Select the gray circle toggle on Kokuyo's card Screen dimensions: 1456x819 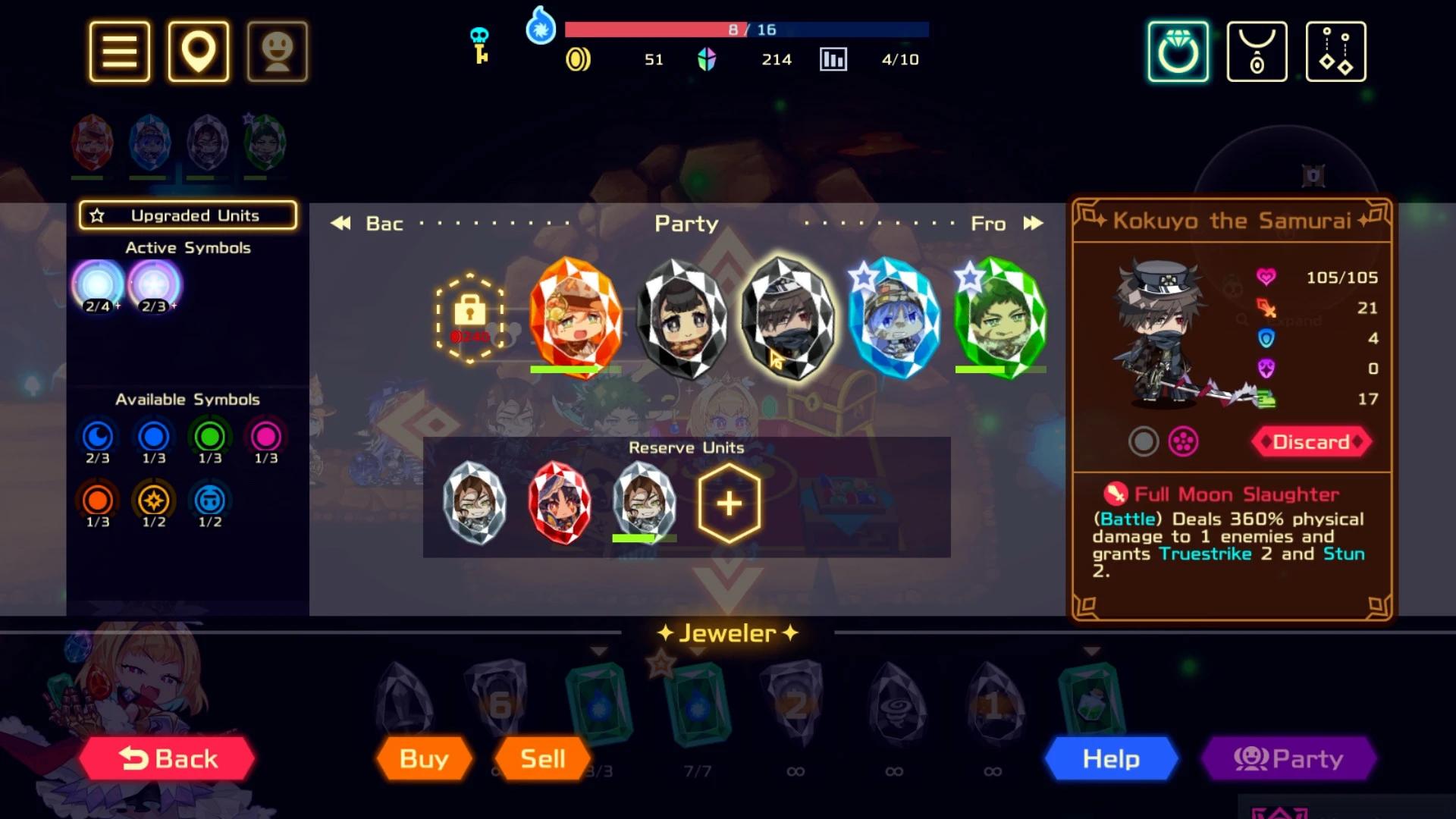(x=1144, y=442)
